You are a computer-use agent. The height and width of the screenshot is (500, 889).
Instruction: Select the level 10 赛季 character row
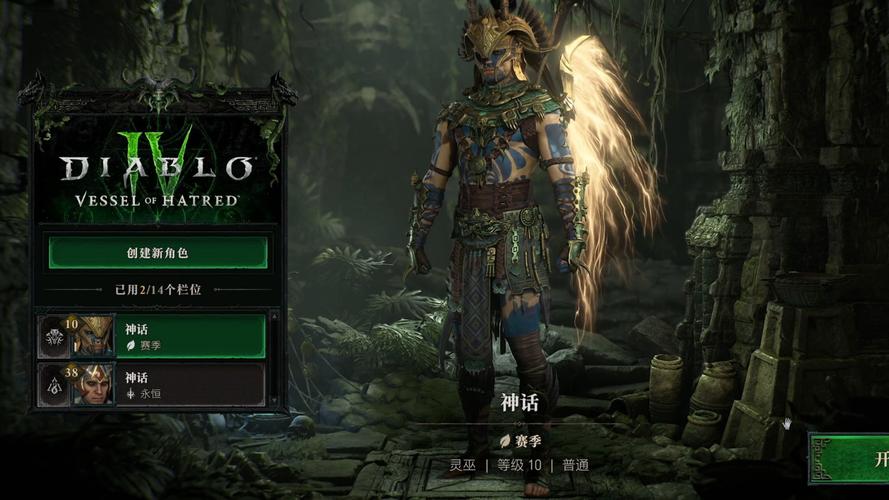pyautogui.click(x=152, y=336)
